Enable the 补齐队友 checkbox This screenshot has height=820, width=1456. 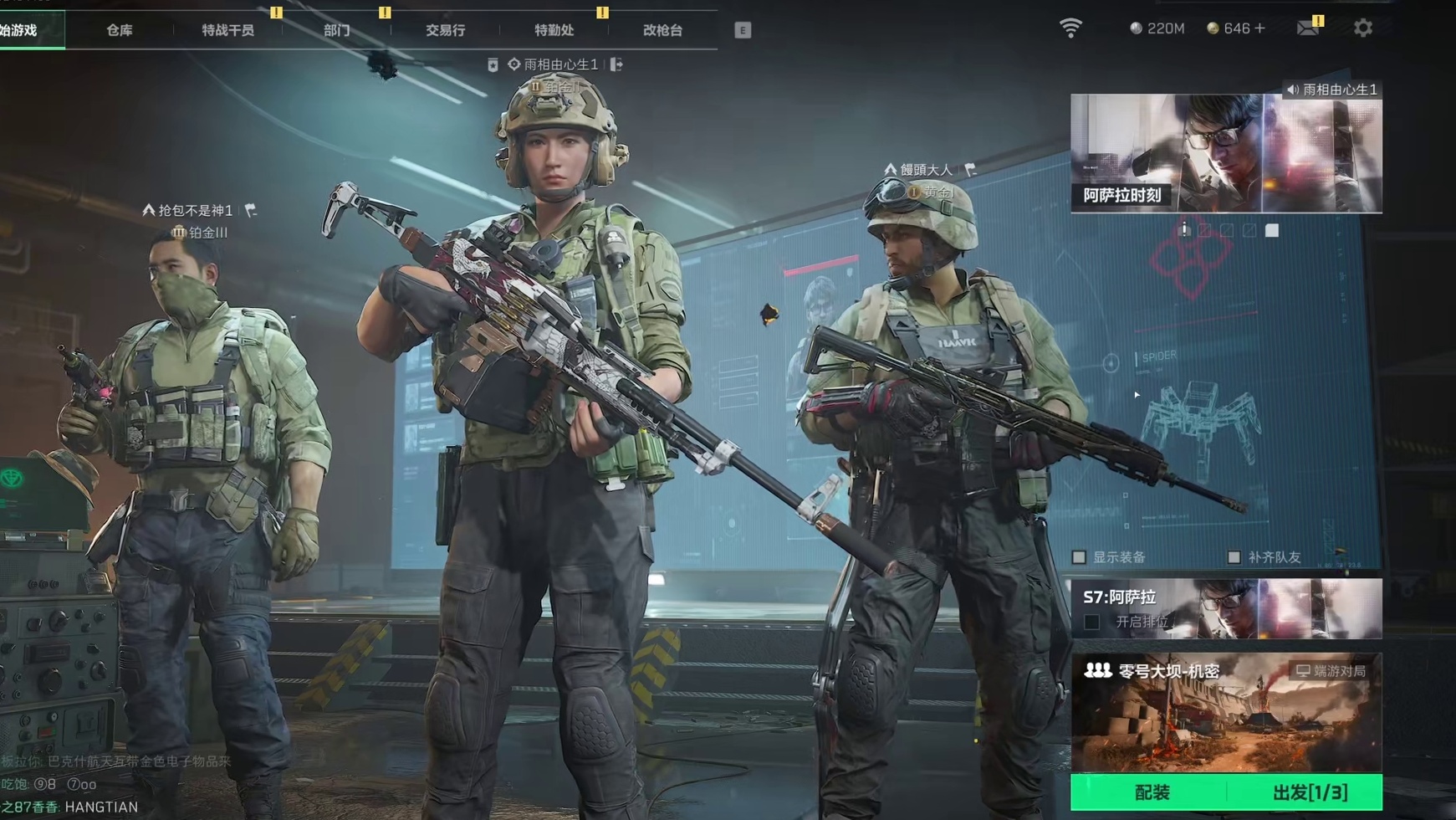1234,557
